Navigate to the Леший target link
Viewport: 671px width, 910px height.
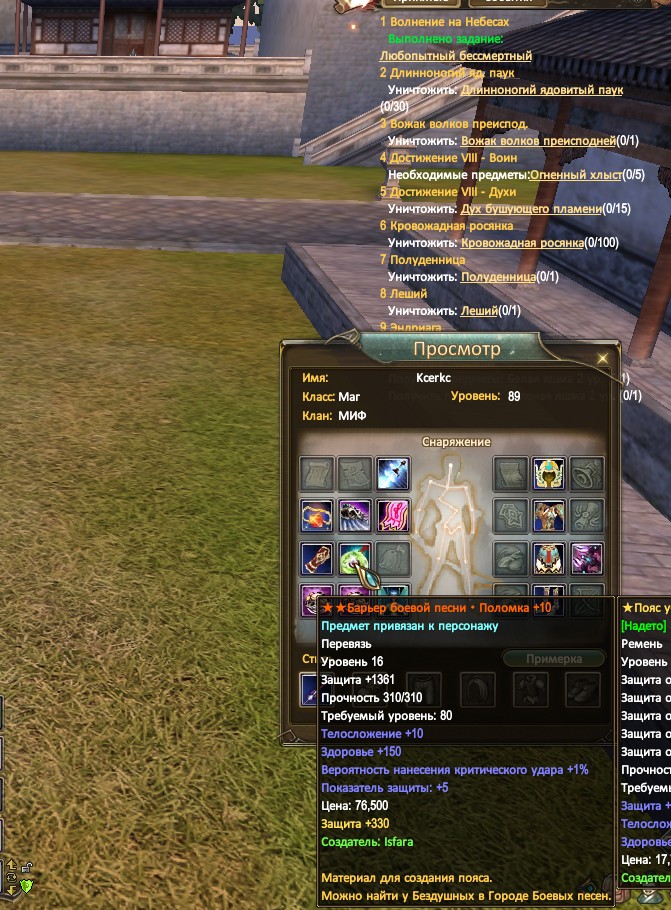(x=480, y=311)
